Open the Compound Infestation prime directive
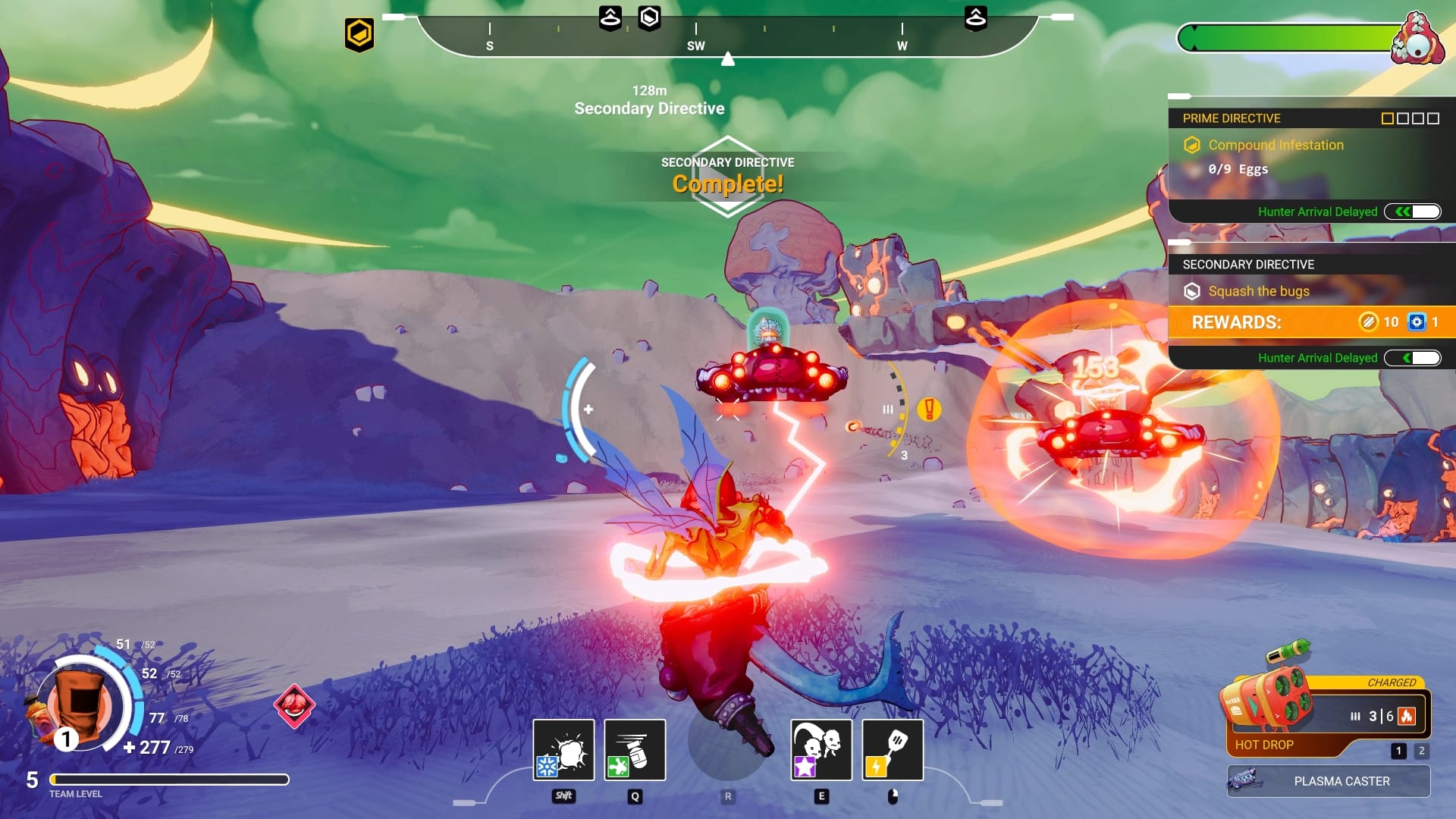 (x=1276, y=145)
